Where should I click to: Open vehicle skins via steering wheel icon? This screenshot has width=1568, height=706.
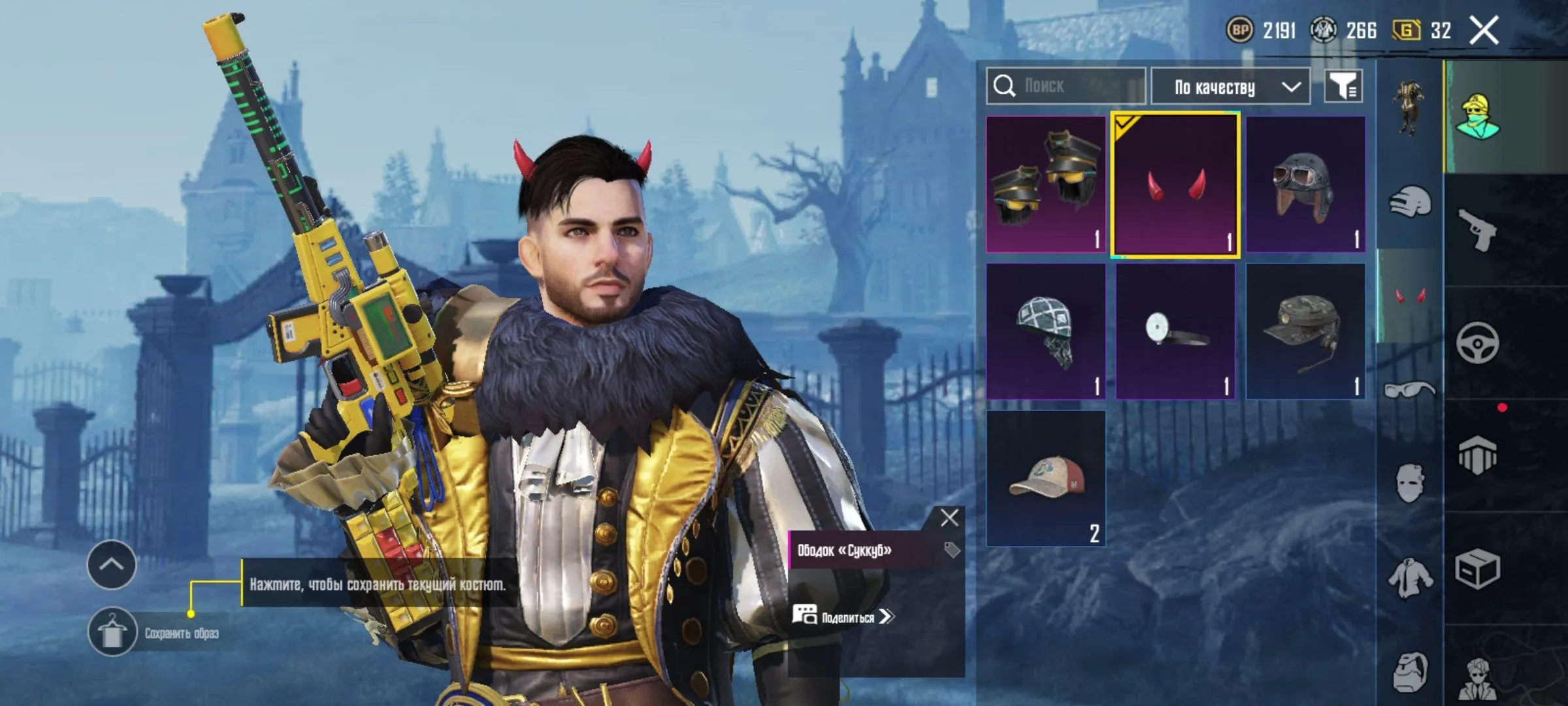tap(1478, 344)
